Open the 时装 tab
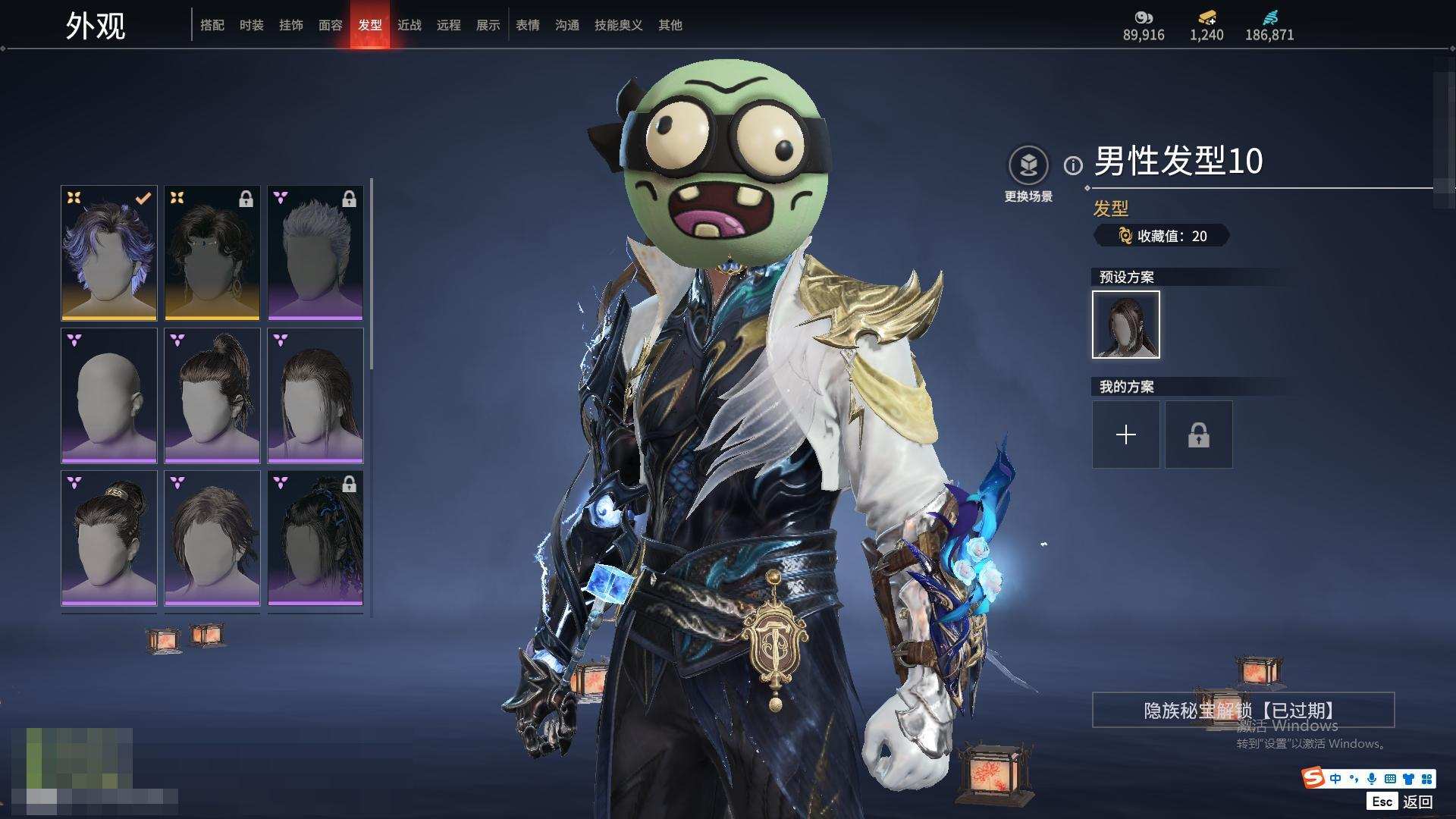 pos(252,26)
